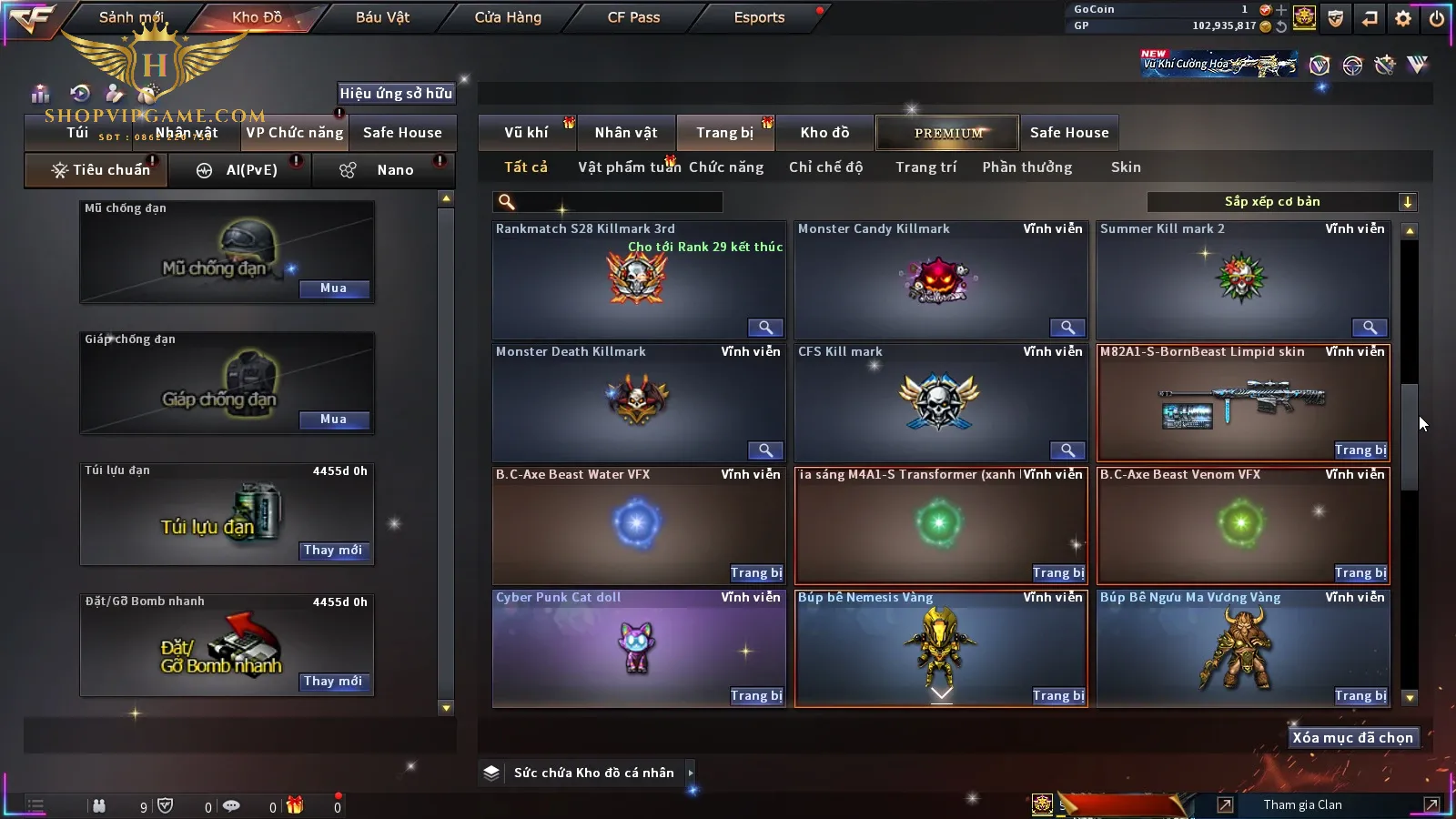Open the settings gear icon

tap(1403, 17)
